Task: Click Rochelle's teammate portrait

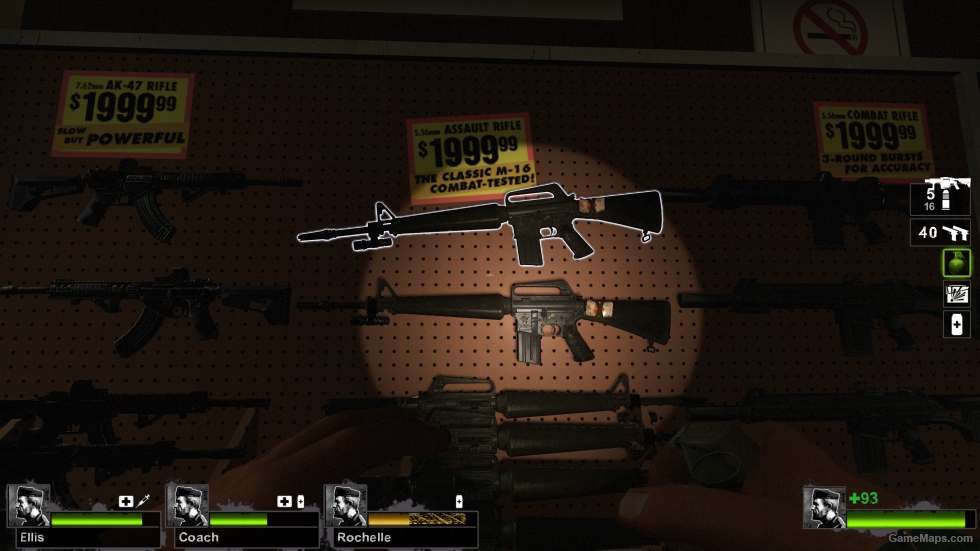Action: (346, 506)
